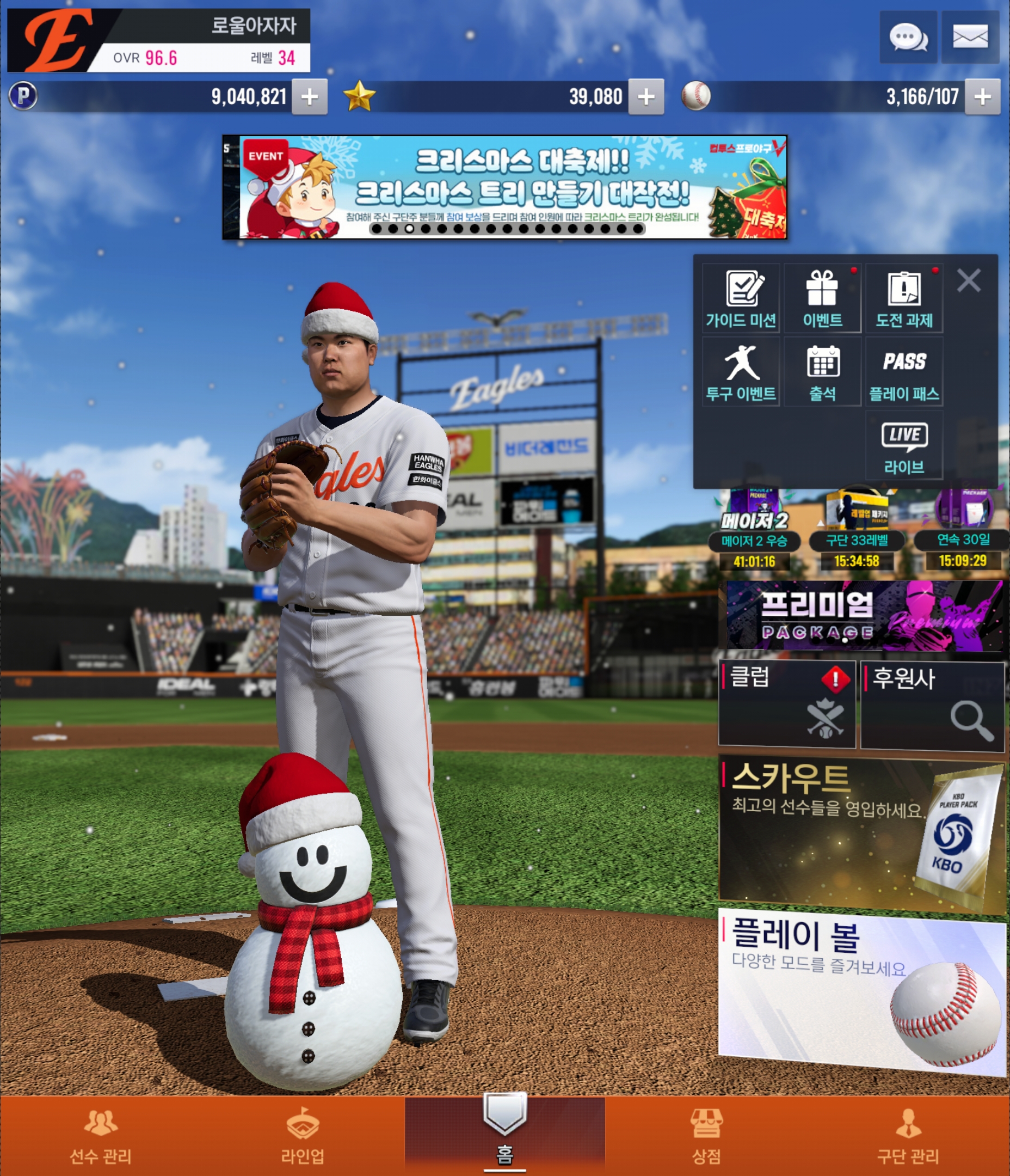This screenshot has width=1010, height=1176.
Task: Open the 라이브 LIVE menu
Action: click(x=904, y=446)
